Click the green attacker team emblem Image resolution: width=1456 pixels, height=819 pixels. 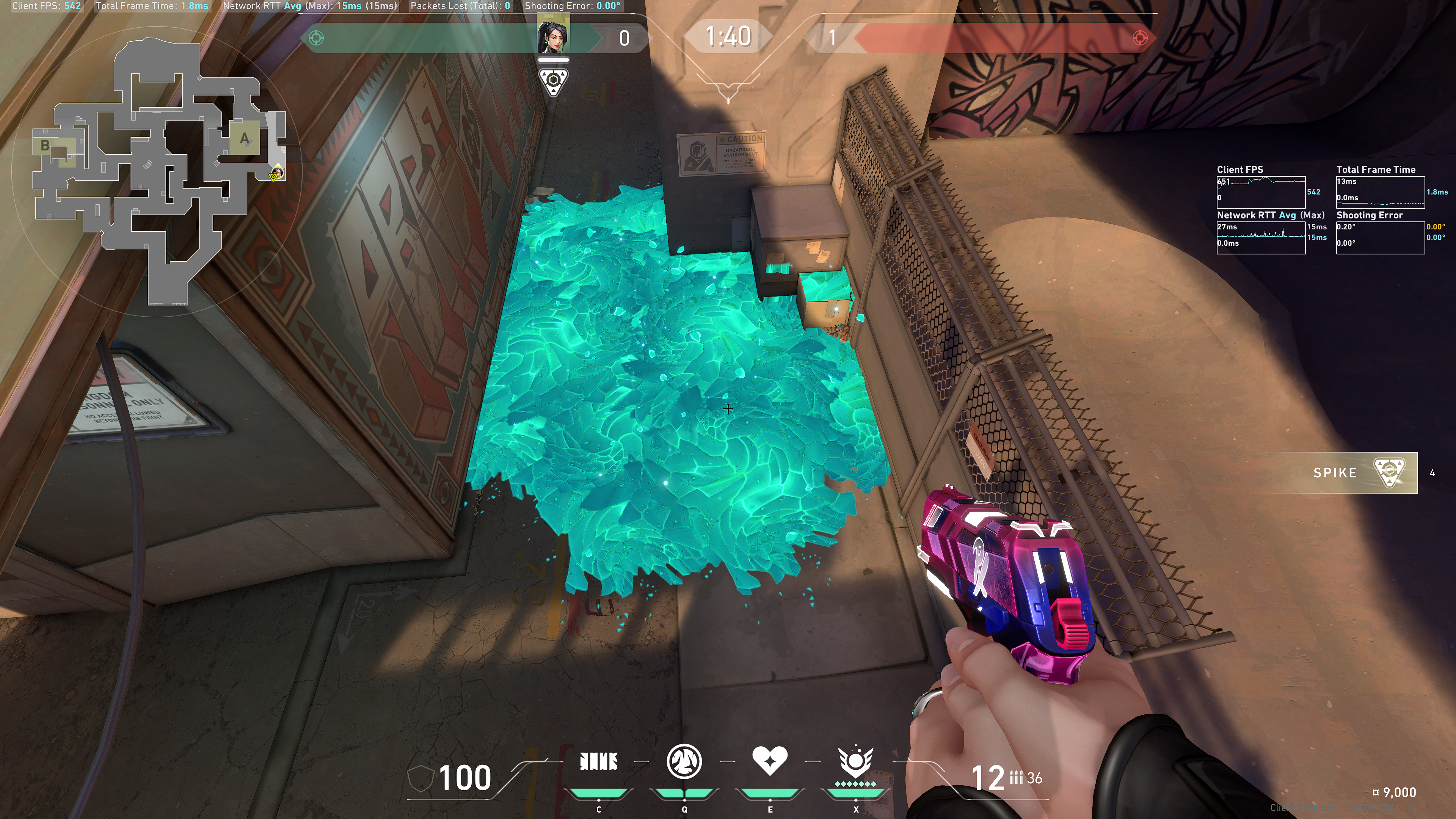tap(317, 38)
